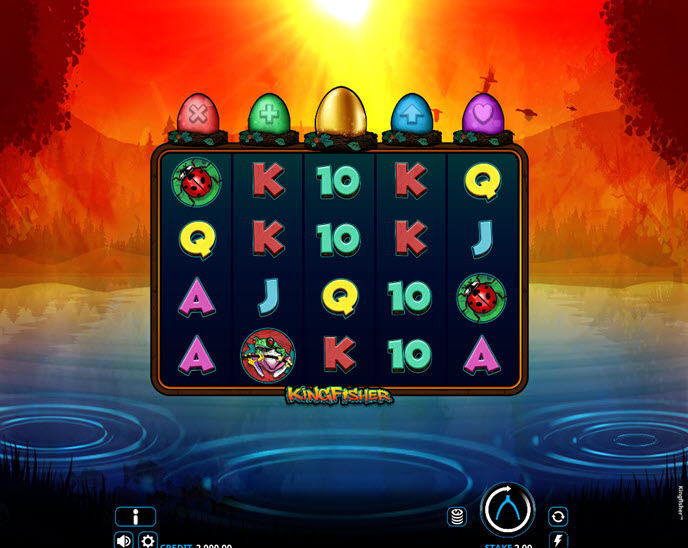Open the info paytable button
Viewport: 688px width, 548px height.
coord(135,517)
